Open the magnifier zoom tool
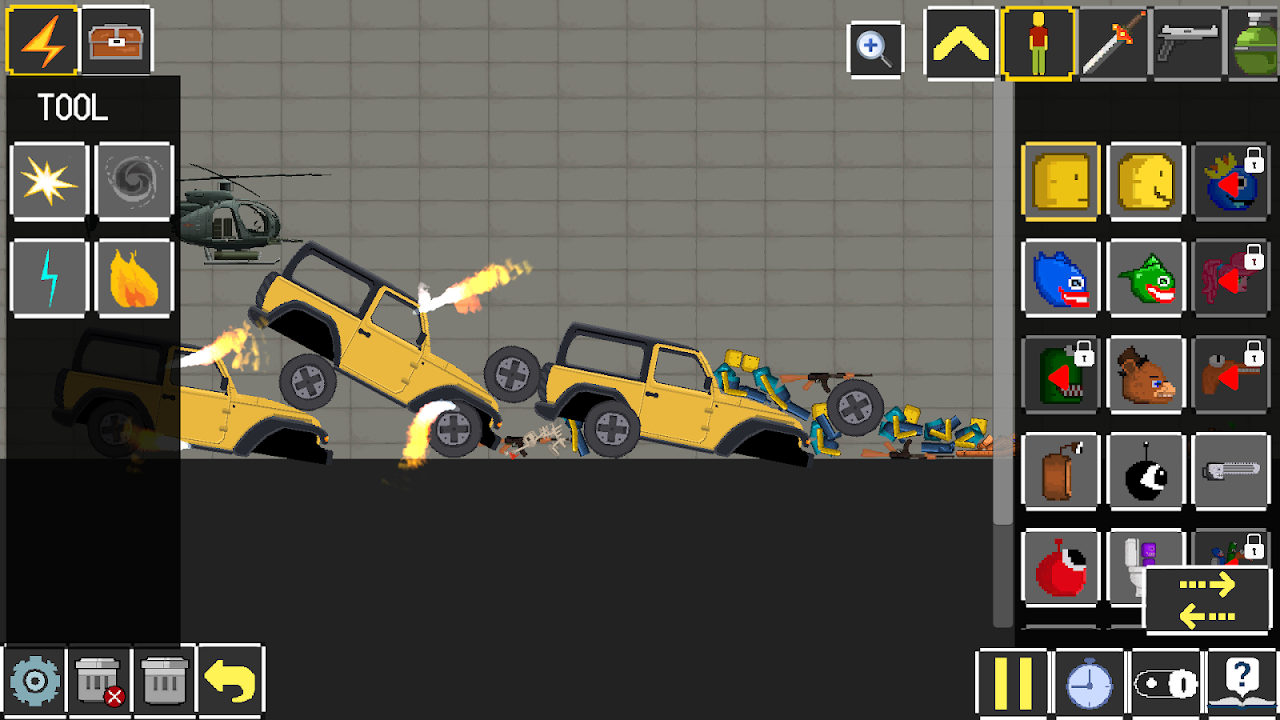Image resolution: width=1280 pixels, height=720 pixels. [x=874, y=45]
